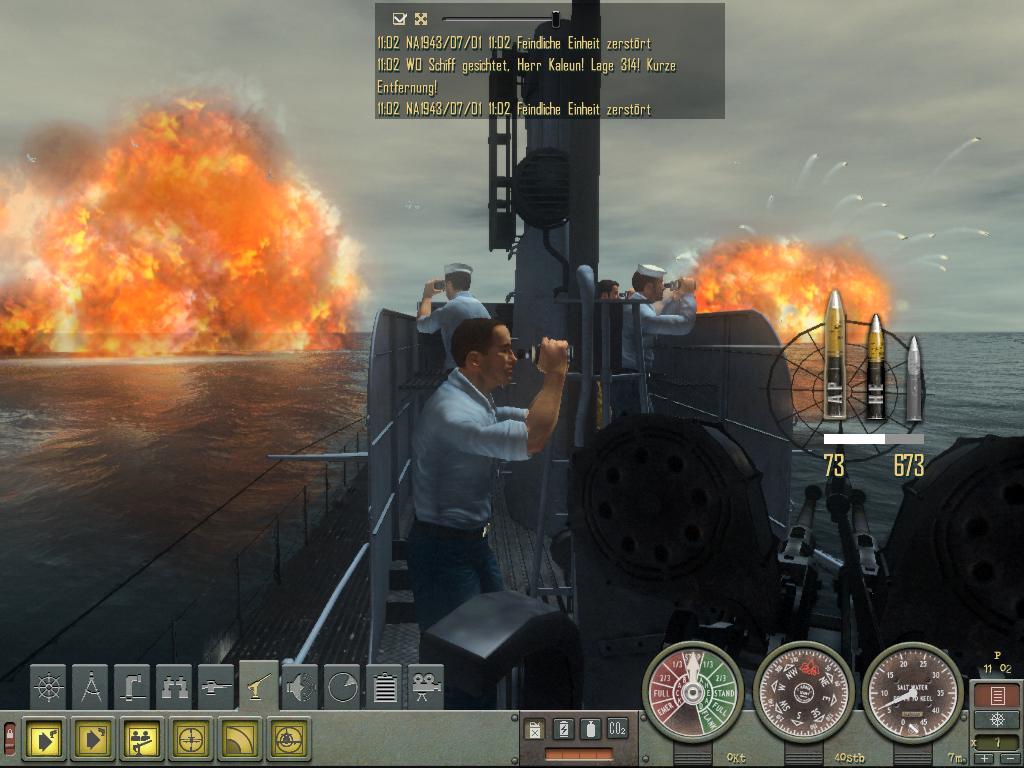Switch to the binoculars view tab

tap(175, 688)
